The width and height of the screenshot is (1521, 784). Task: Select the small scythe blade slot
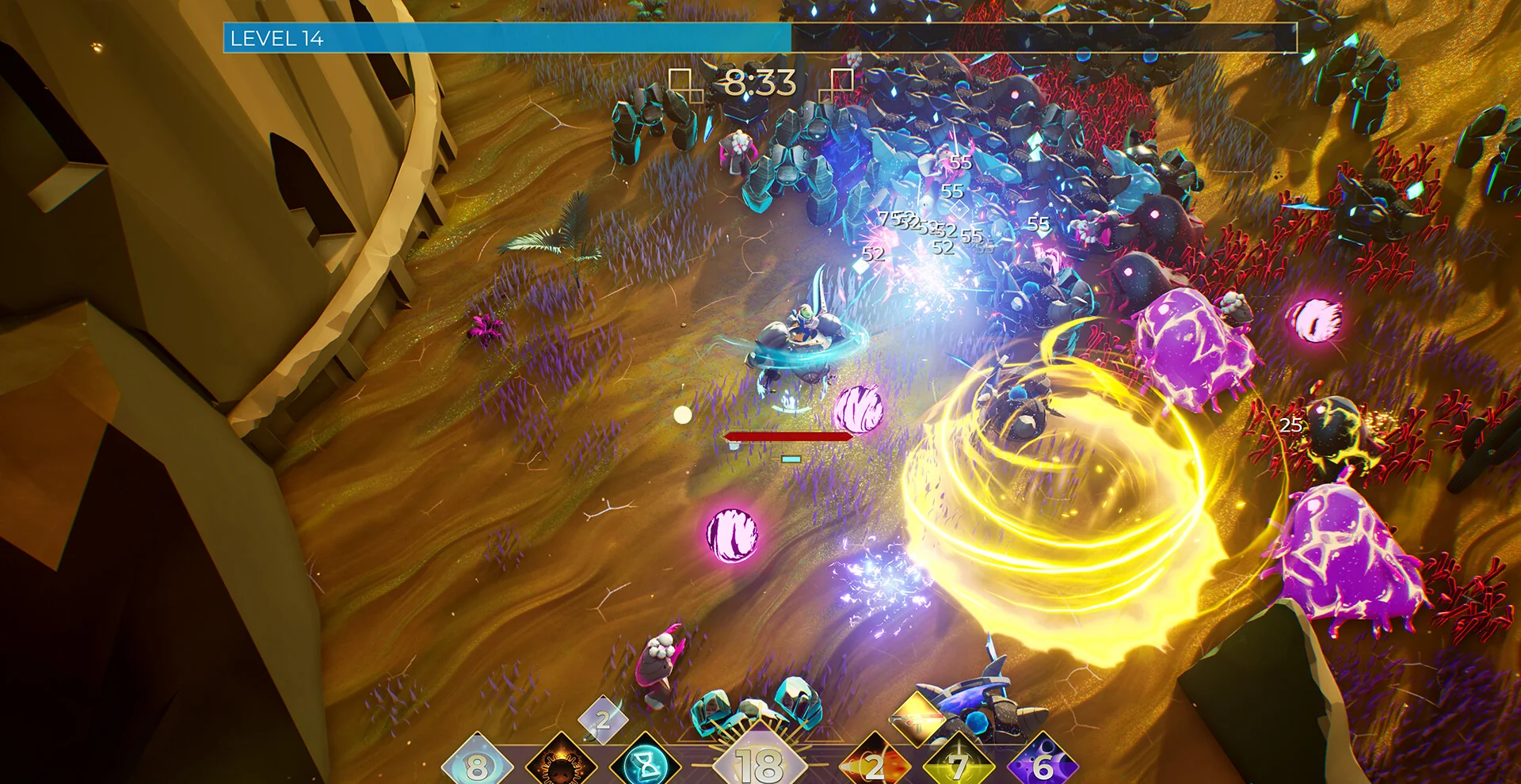[x=603, y=720]
